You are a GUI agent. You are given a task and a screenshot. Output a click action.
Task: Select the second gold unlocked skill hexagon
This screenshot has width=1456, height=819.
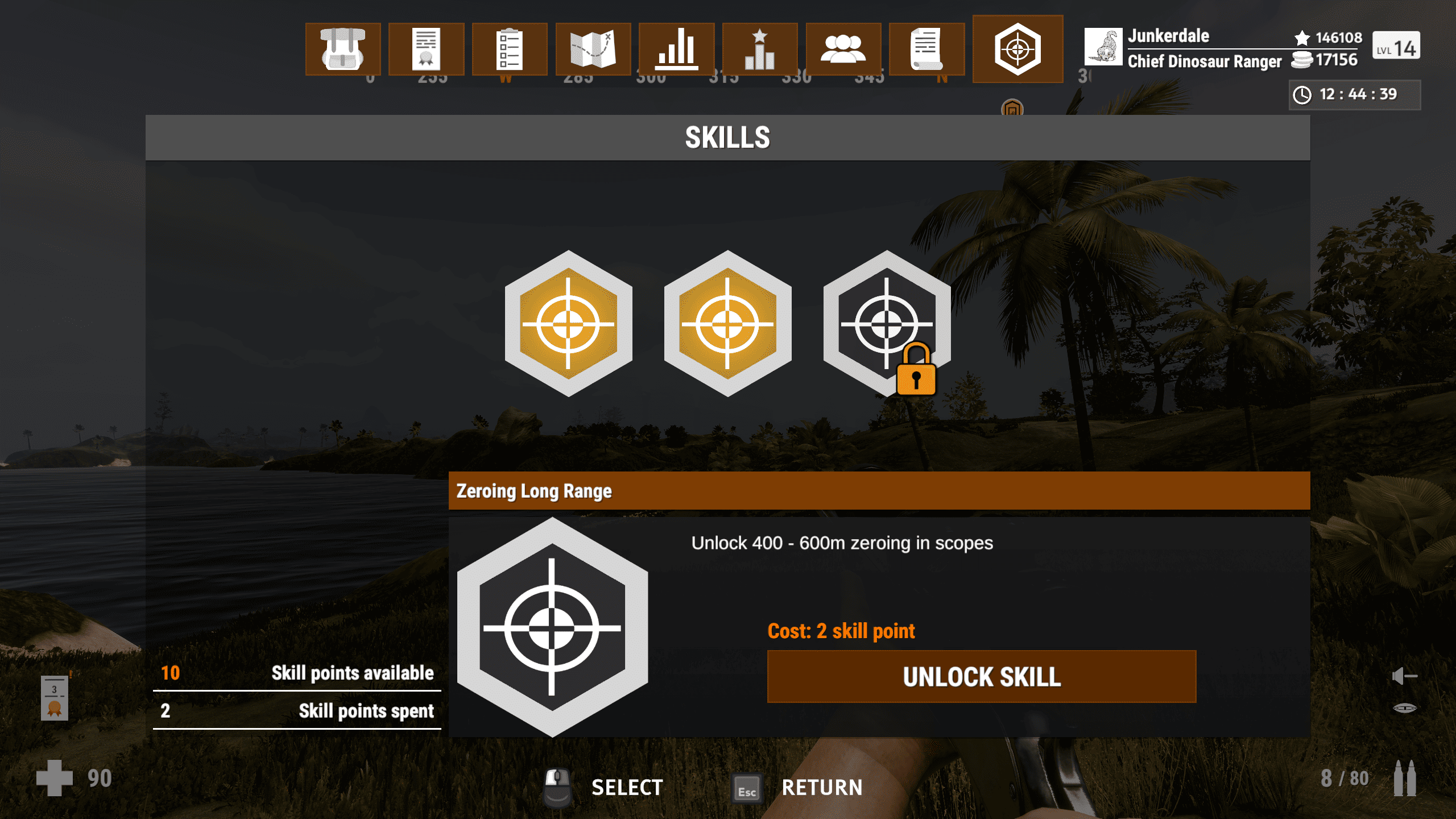pos(727,324)
